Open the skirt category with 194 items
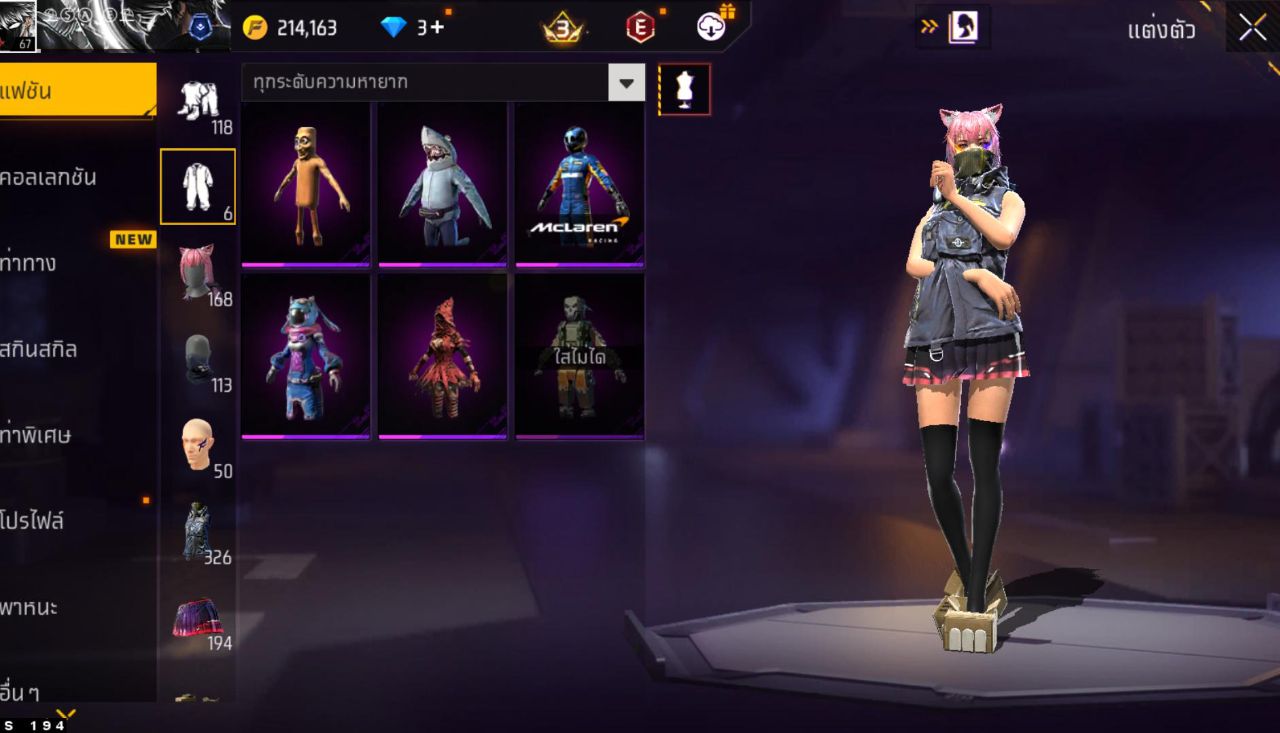This screenshot has width=1280, height=733. [x=197, y=620]
